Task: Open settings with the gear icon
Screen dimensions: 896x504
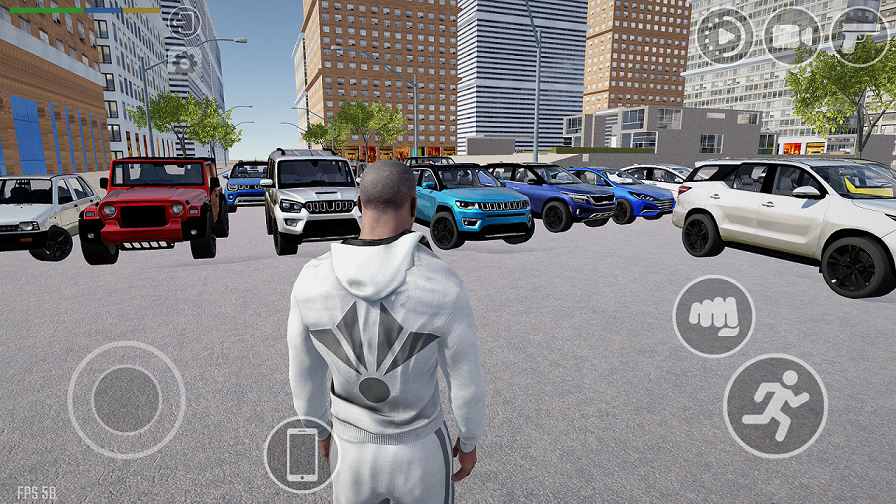Action: click(183, 64)
